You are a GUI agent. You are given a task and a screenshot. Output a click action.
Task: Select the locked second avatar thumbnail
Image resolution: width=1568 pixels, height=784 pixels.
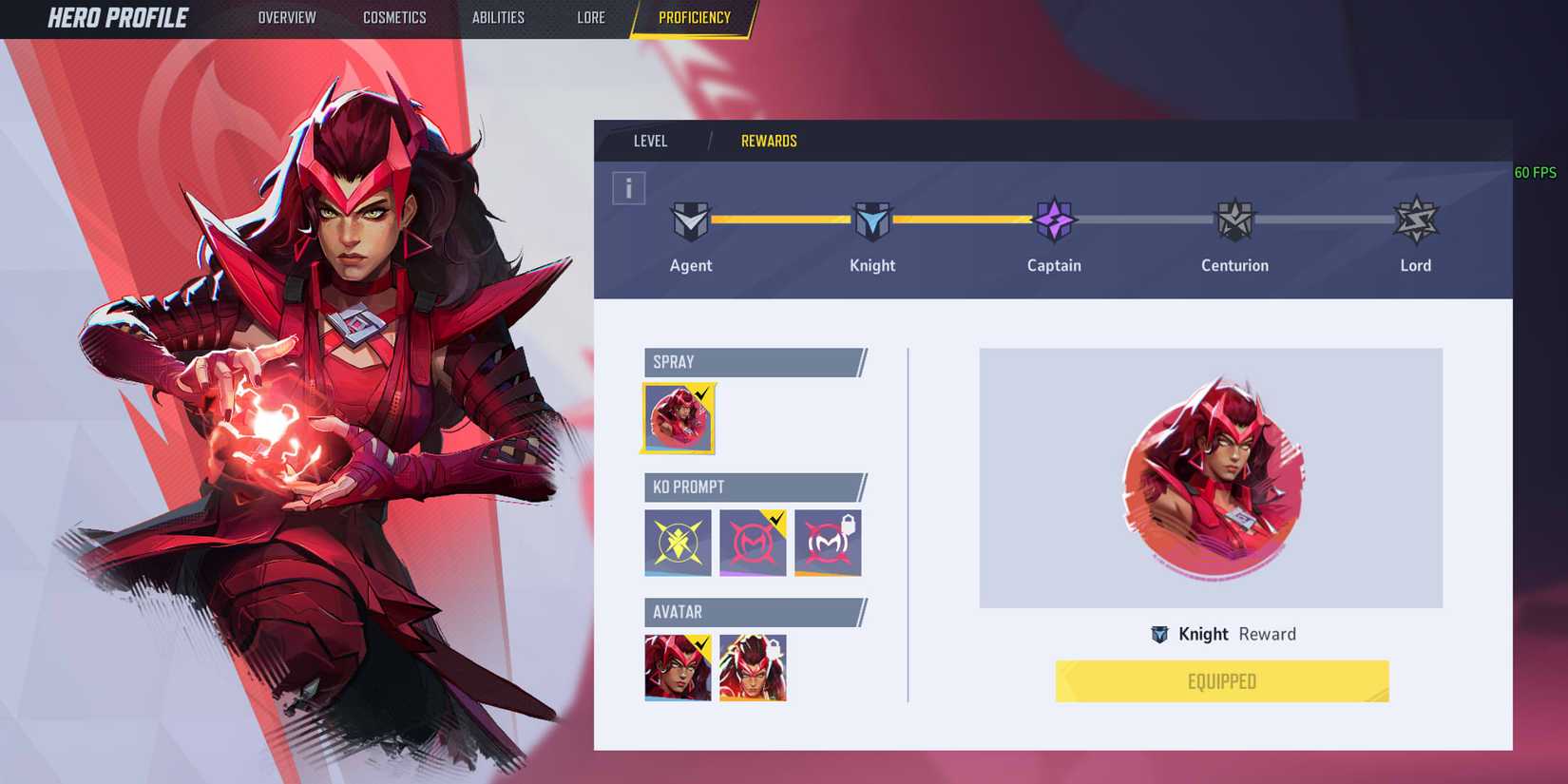(752, 668)
